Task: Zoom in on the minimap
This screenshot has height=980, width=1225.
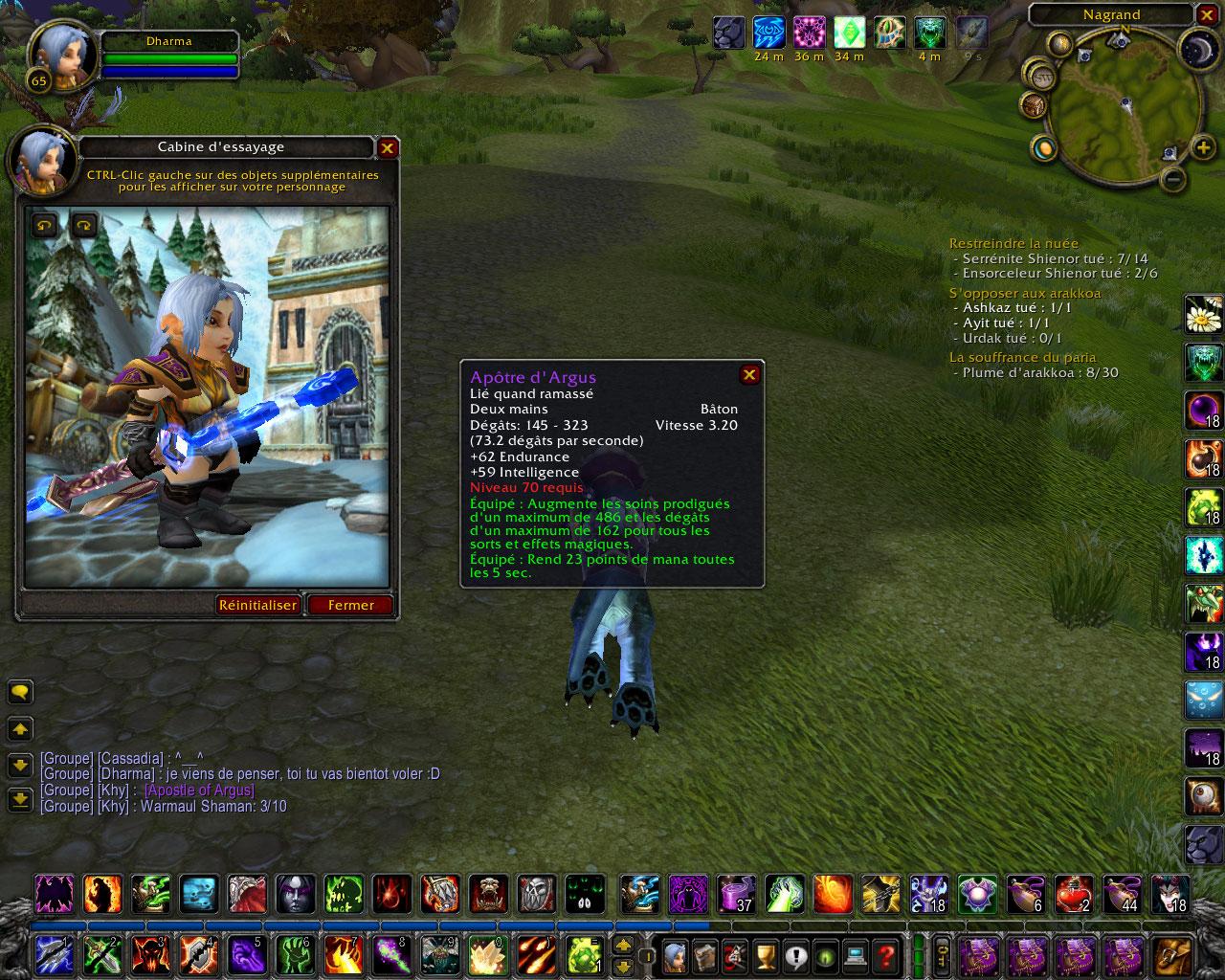Action: click(x=1202, y=147)
